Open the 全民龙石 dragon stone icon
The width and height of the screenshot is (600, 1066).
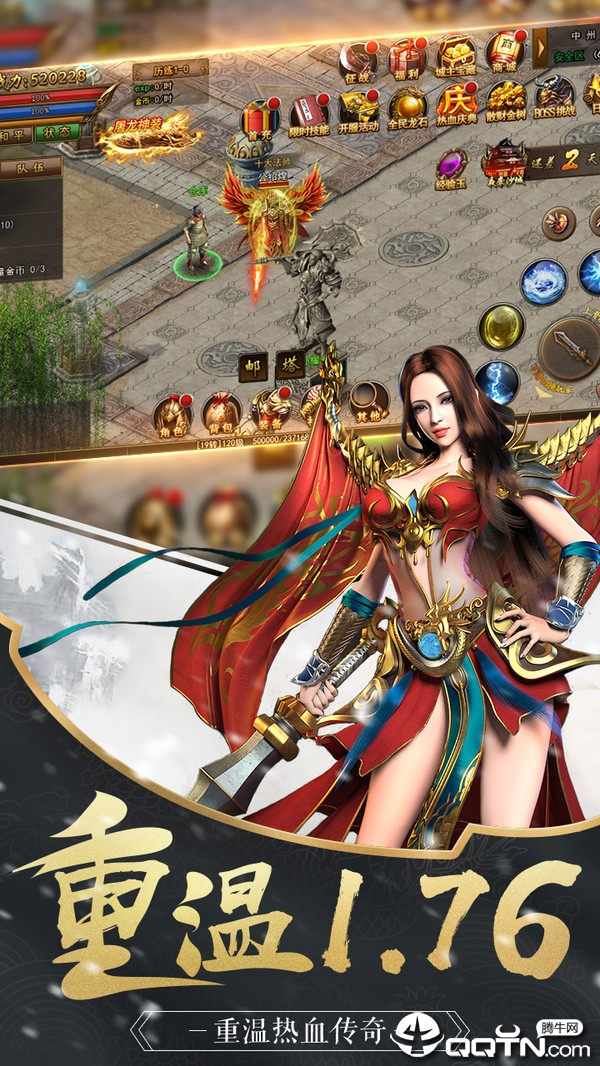pos(408,108)
